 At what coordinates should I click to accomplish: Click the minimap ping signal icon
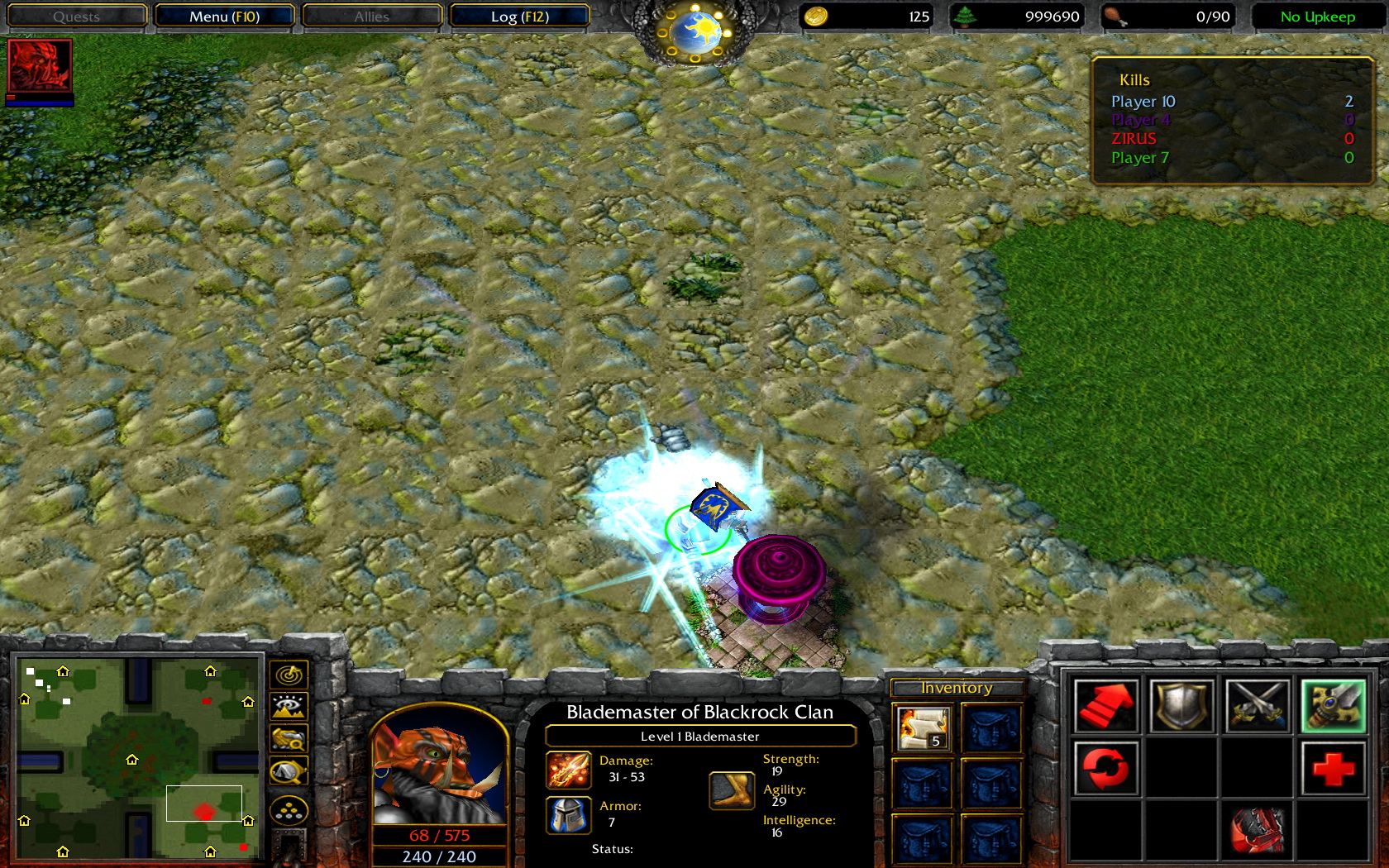(288, 675)
